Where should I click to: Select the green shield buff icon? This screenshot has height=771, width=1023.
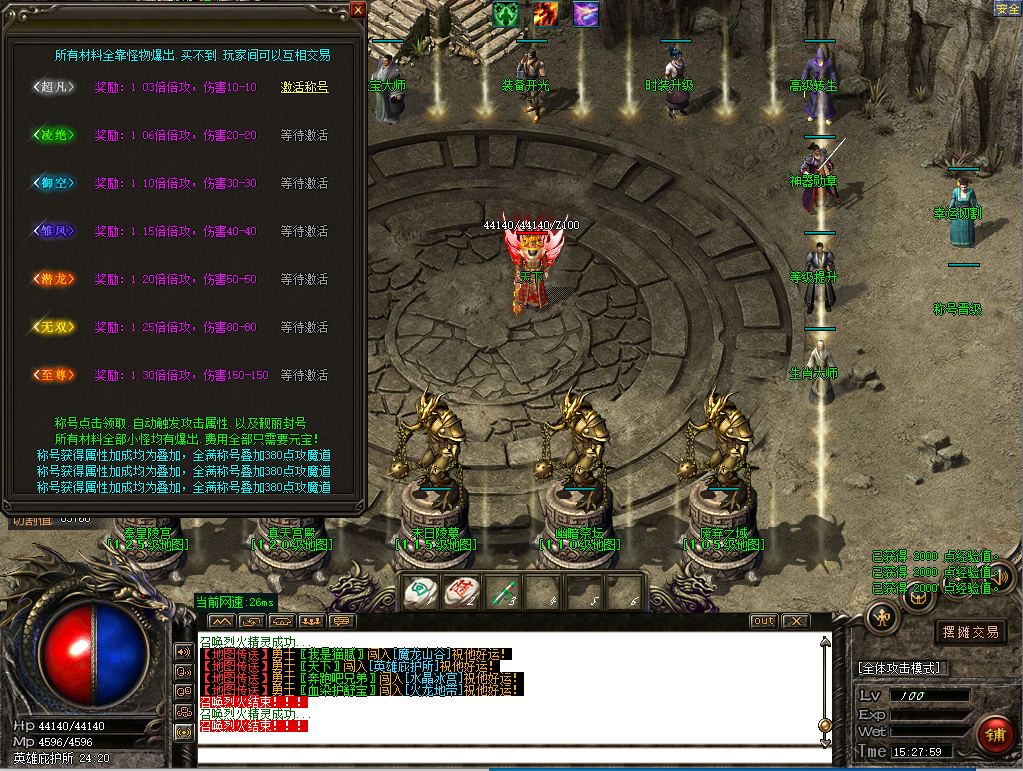pos(505,14)
